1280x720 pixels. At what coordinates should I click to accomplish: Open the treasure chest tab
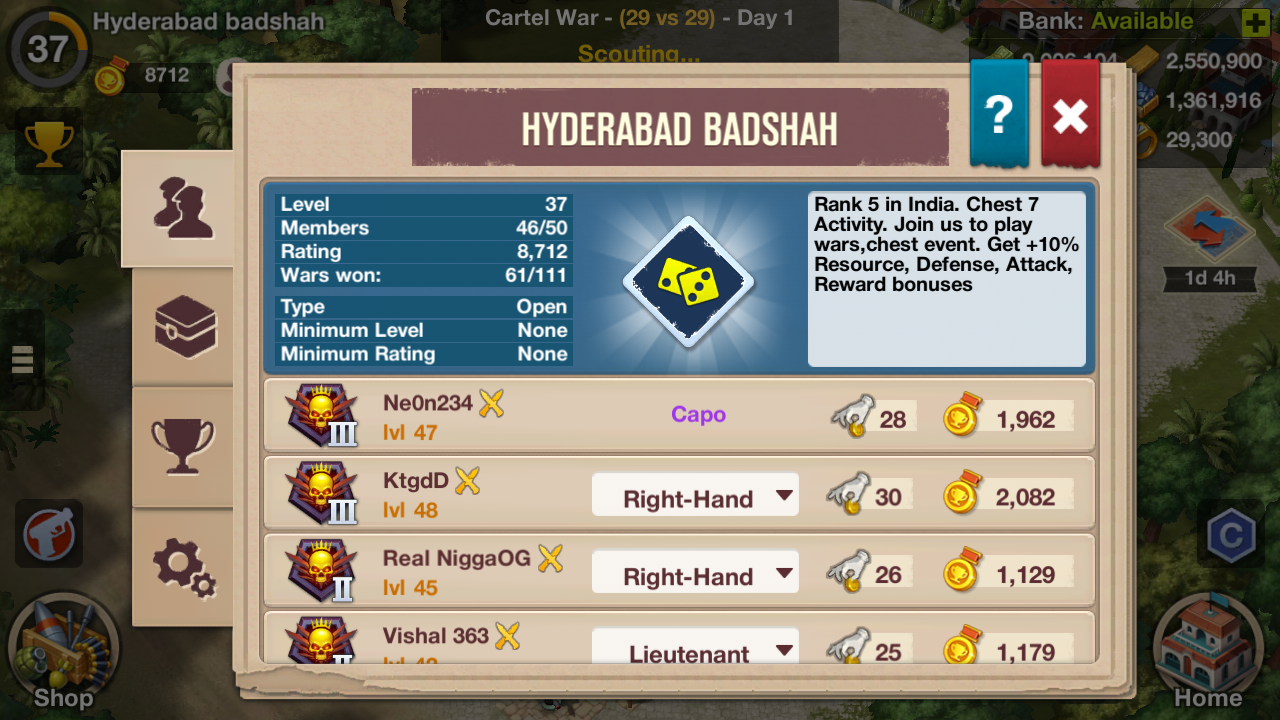(x=185, y=327)
